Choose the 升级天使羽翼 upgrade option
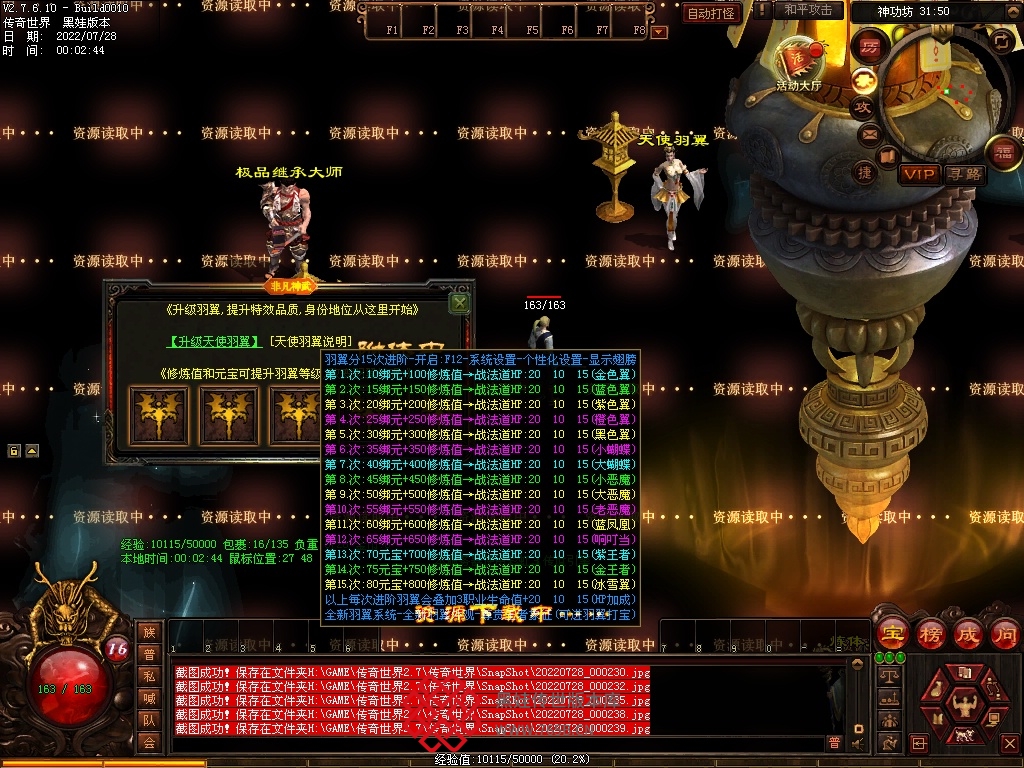The height and width of the screenshot is (768, 1024). 214,342
